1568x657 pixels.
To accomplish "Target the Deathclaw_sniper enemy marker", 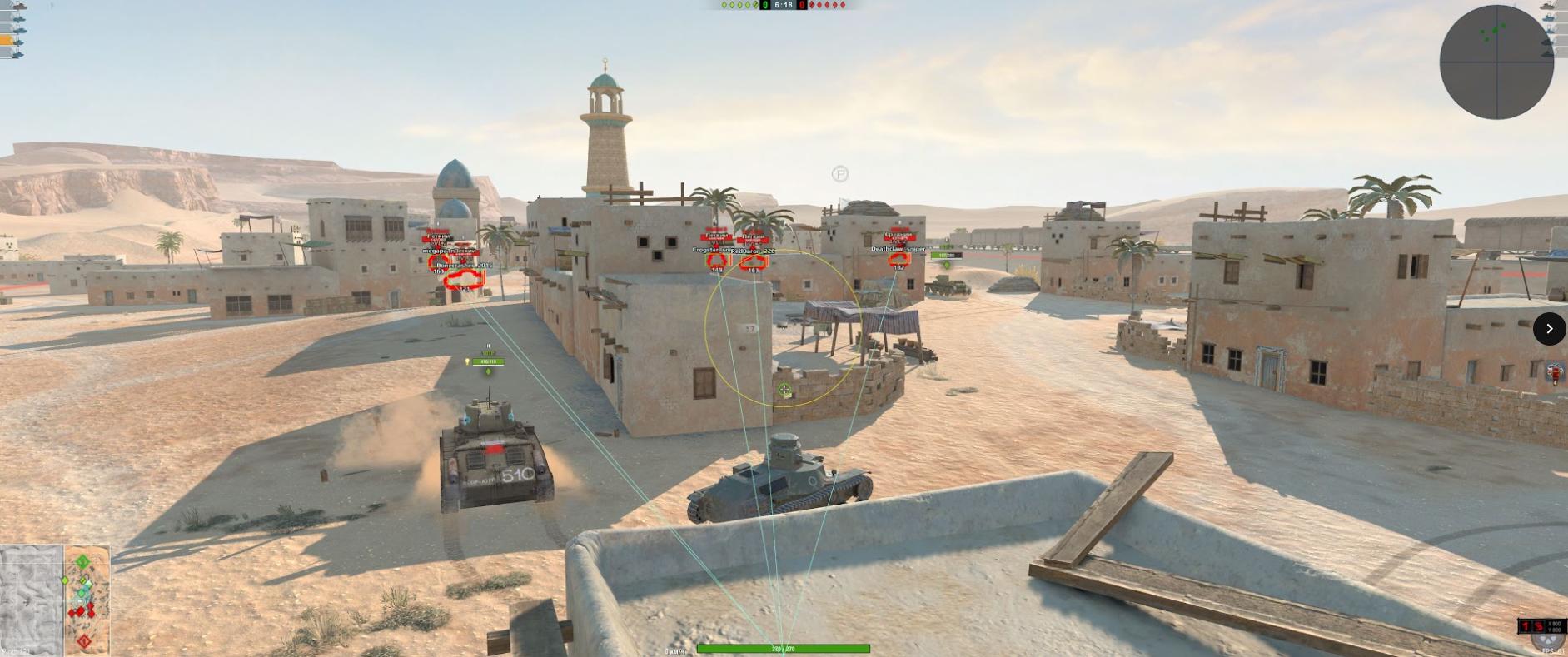I will coord(898,260).
